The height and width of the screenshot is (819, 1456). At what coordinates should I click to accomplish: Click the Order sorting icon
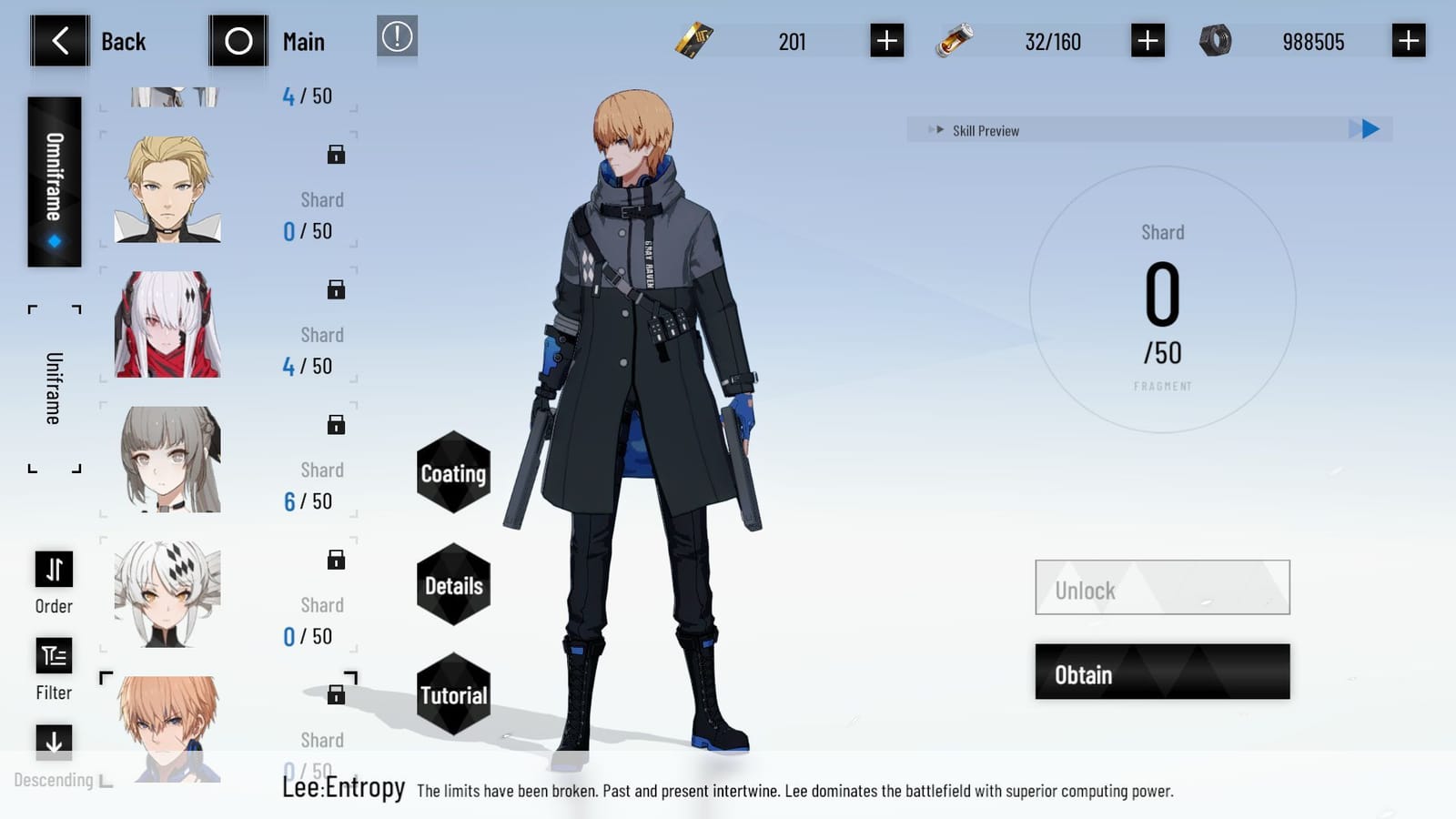(53, 569)
